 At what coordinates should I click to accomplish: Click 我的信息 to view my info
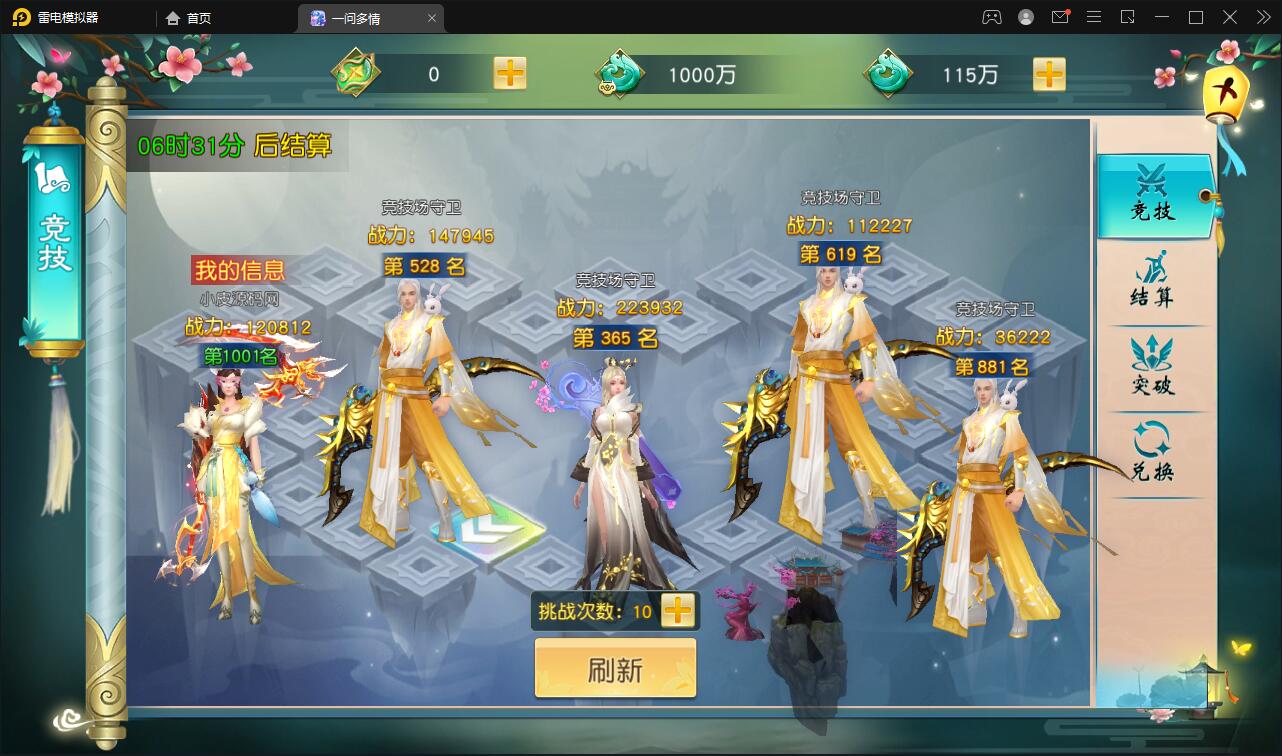(x=240, y=270)
